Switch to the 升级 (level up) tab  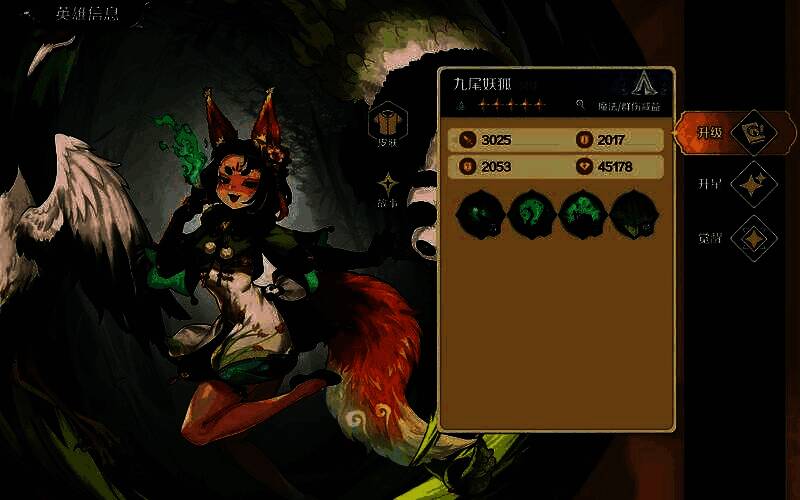[753, 132]
